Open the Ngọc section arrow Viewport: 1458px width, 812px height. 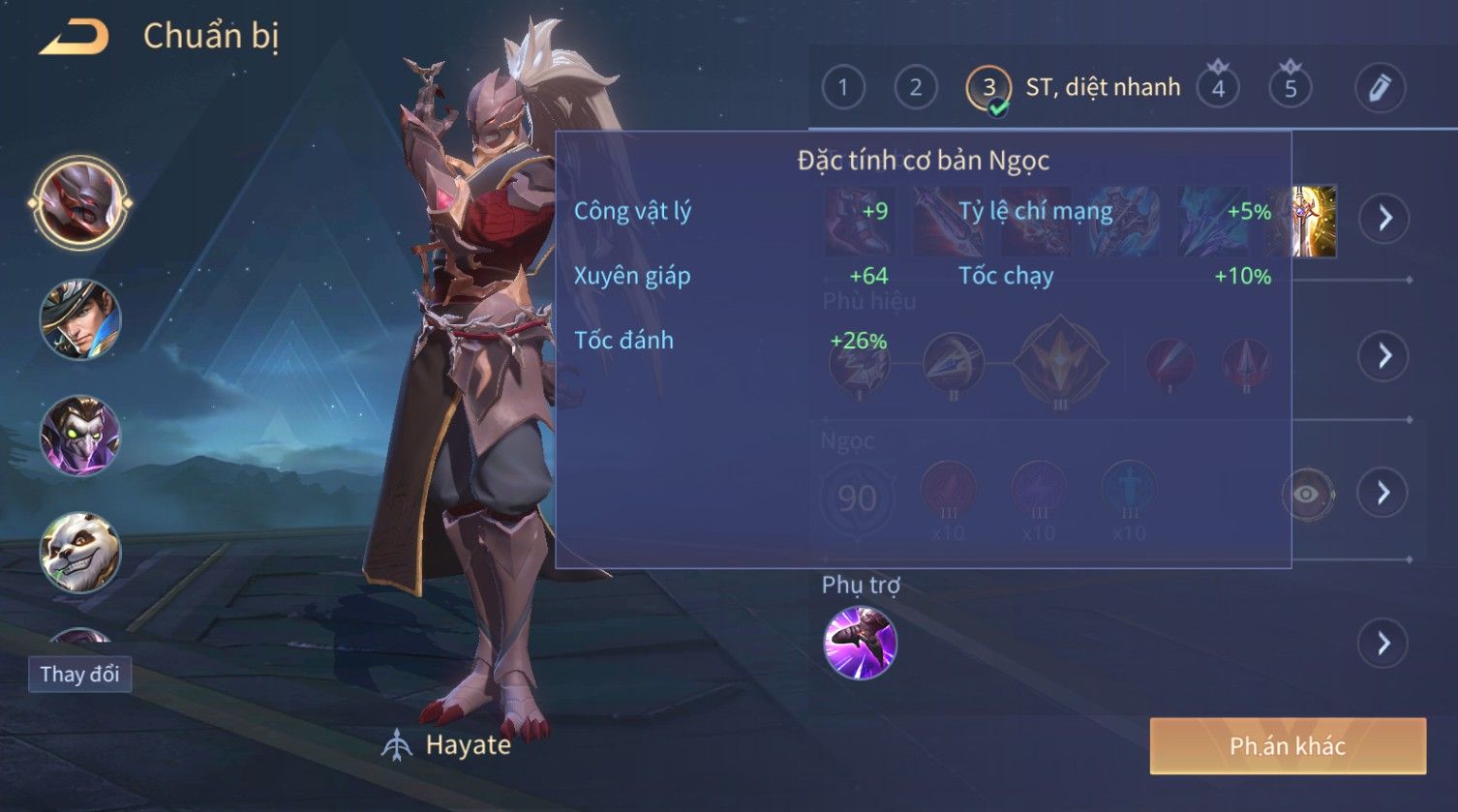click(x=1384, y=494)
